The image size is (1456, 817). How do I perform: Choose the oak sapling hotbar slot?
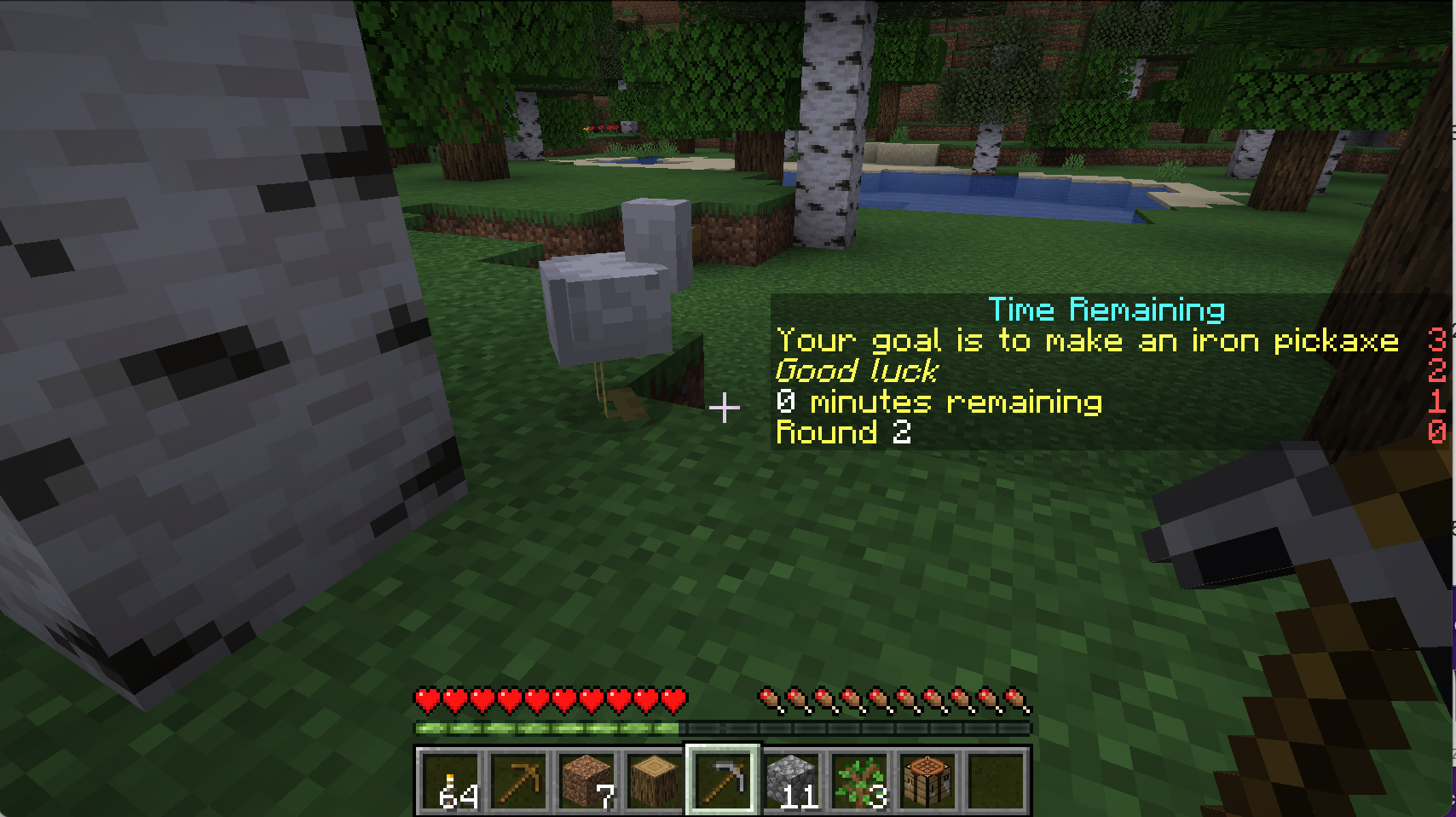point(859,780)
